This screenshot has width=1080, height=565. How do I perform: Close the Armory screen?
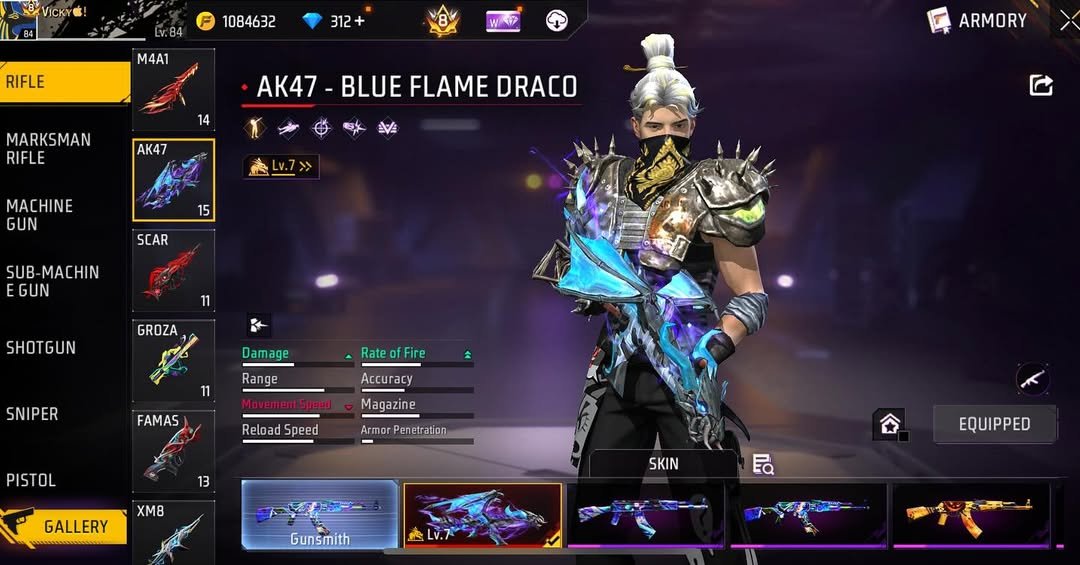point(1069,20)
